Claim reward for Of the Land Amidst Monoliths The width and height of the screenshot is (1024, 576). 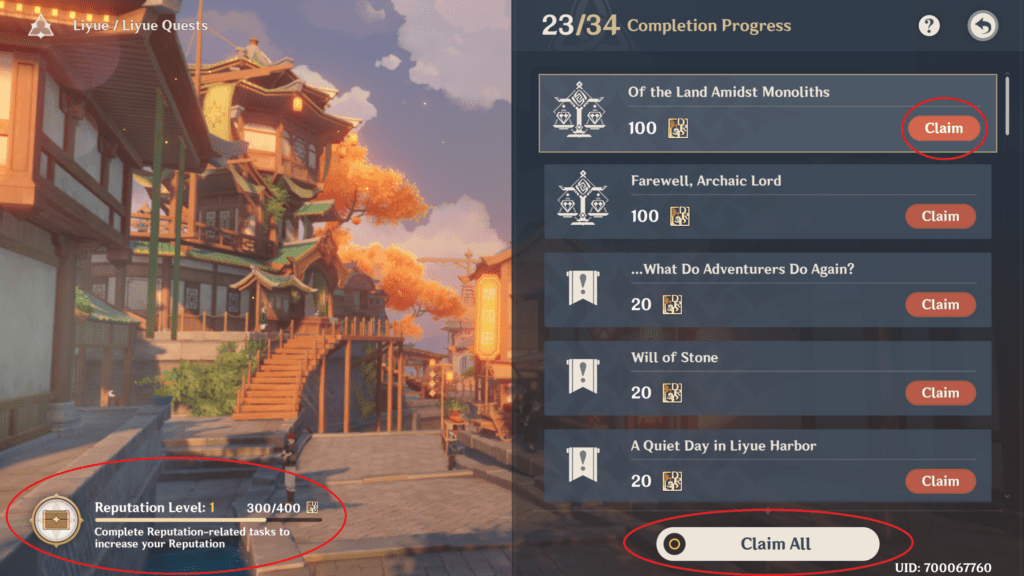click(x=943, y=128)
